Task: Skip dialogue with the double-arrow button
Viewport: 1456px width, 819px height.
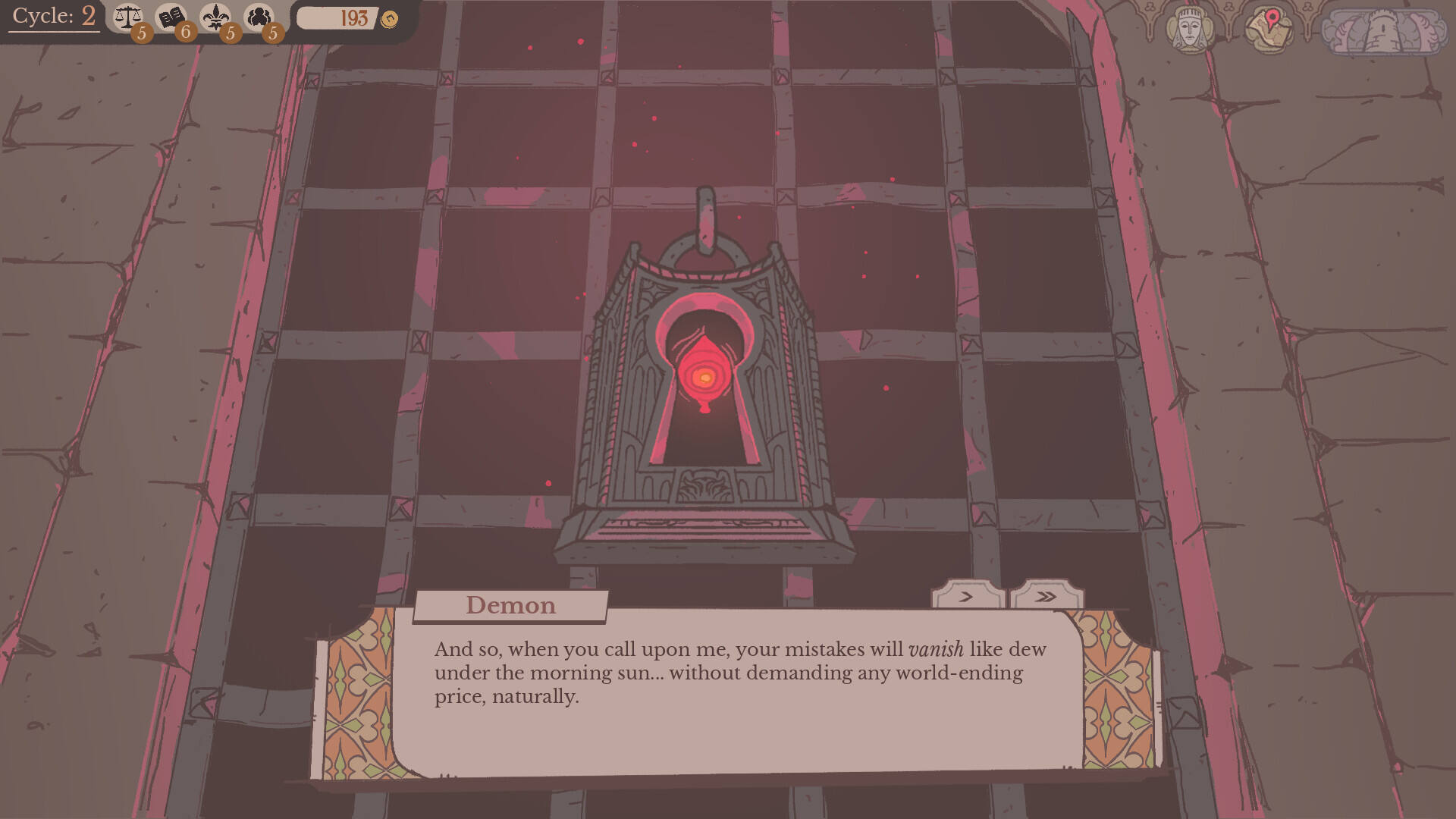Action: coord(1046,596)
